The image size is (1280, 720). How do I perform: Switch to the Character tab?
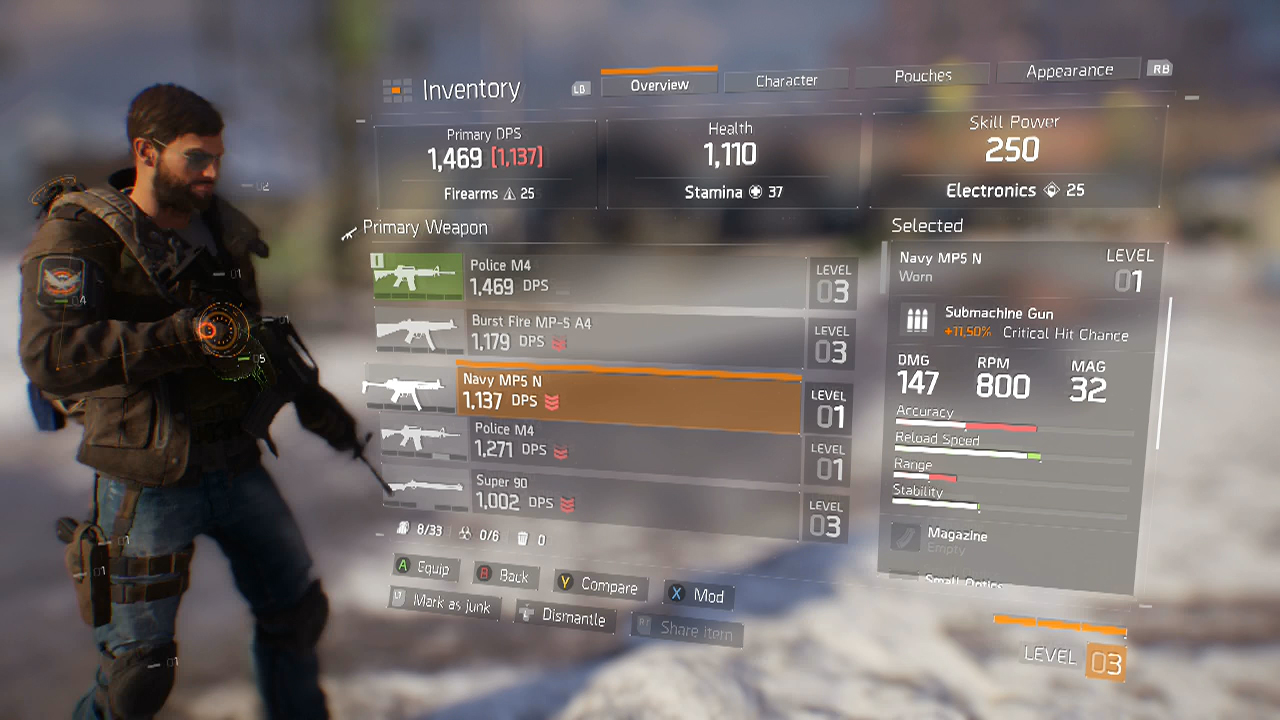click(x=786, y=81)
